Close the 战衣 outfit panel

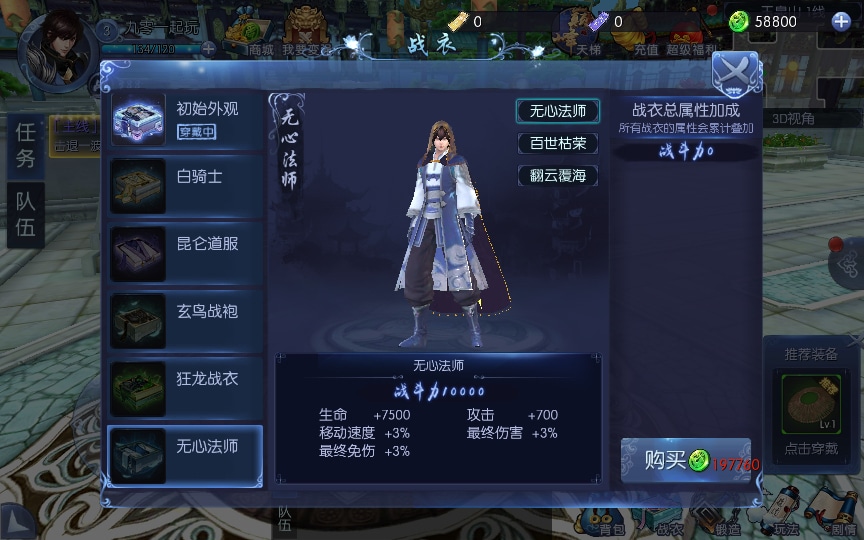[x=736, y=73]
